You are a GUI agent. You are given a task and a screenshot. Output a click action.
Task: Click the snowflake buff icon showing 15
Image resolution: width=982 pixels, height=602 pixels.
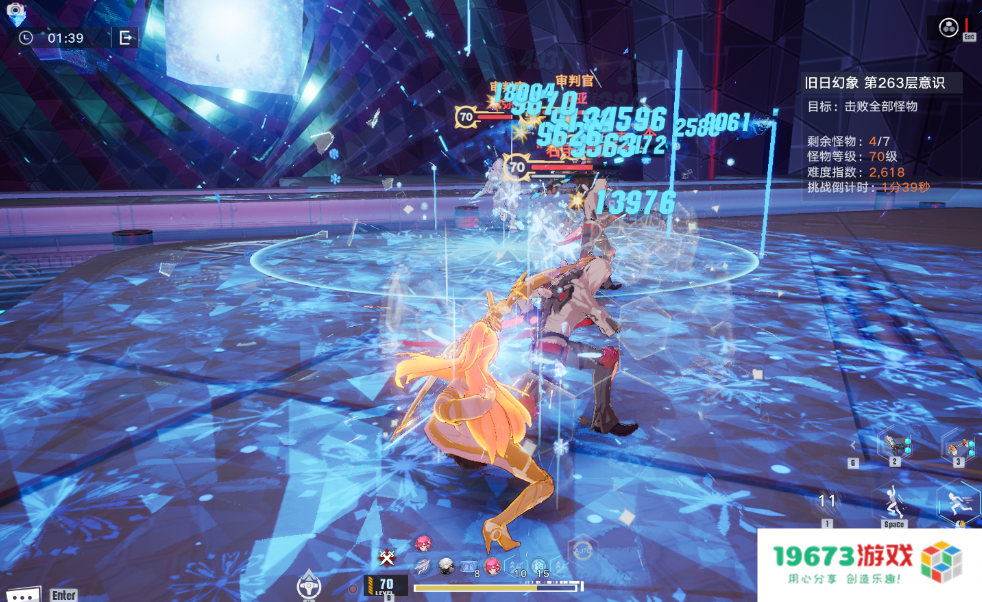[539, 567]
